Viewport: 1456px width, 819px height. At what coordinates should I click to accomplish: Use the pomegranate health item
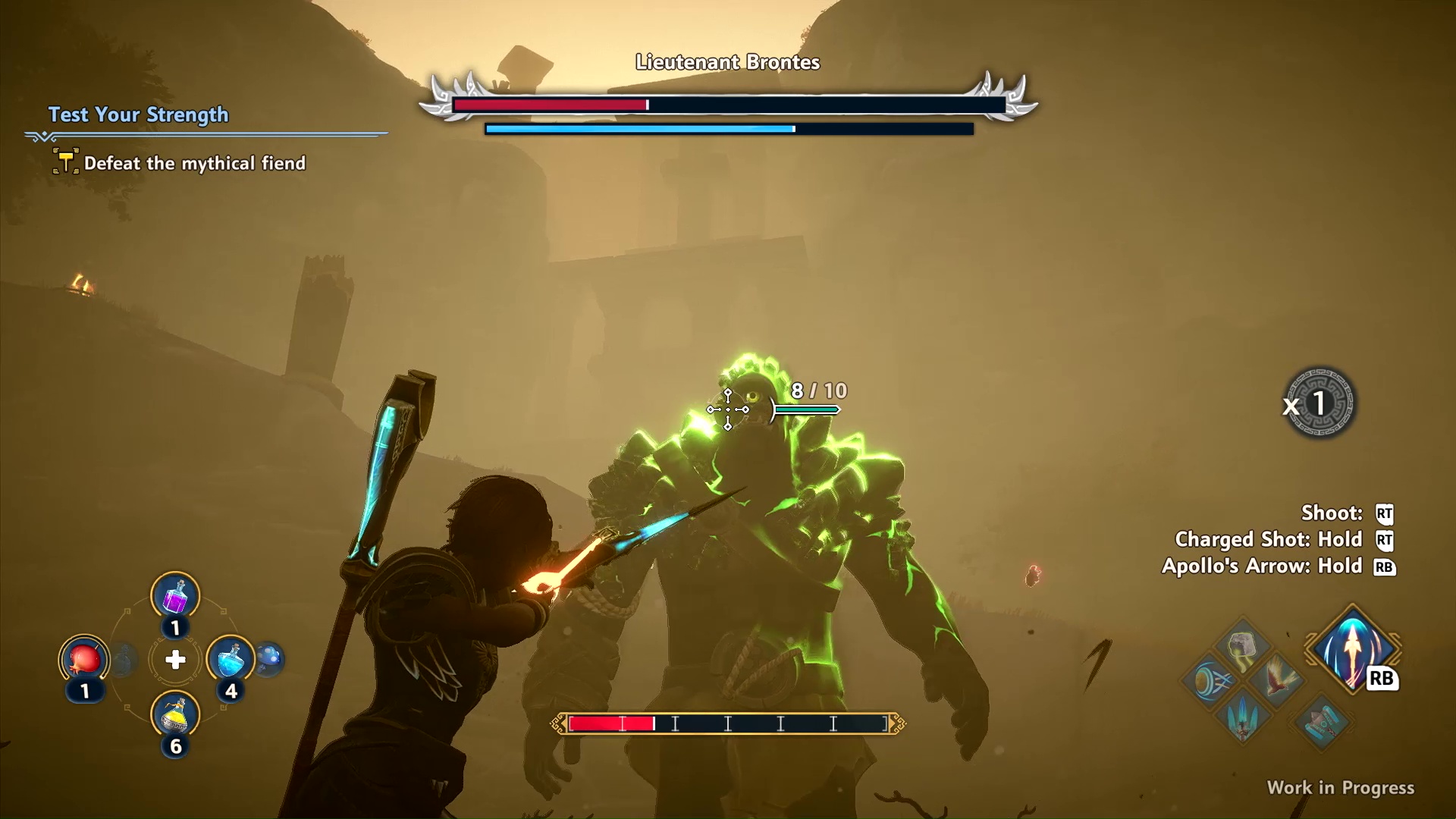click(84, 660)
